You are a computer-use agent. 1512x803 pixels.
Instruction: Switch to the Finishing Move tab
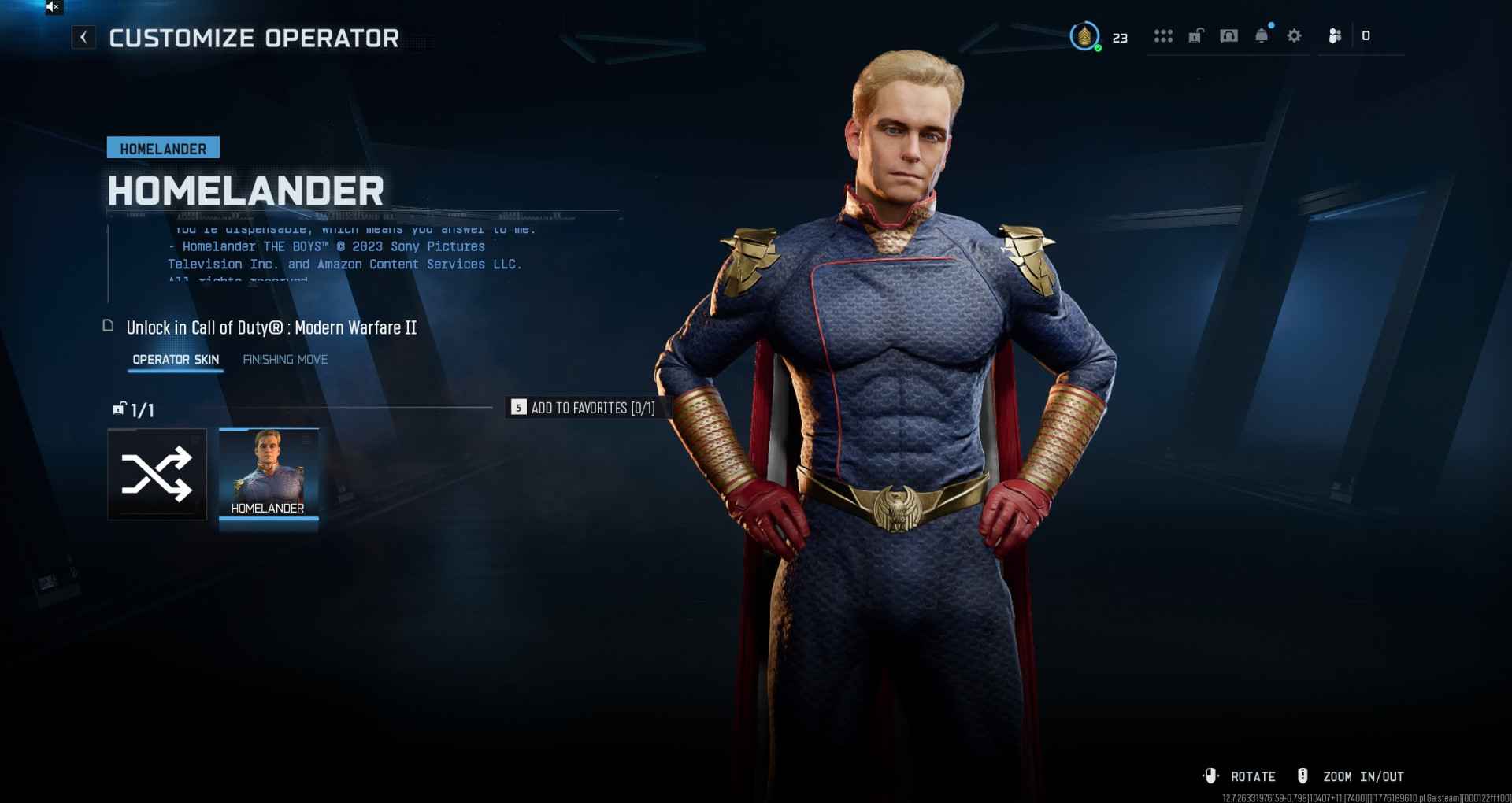point(285,360)
